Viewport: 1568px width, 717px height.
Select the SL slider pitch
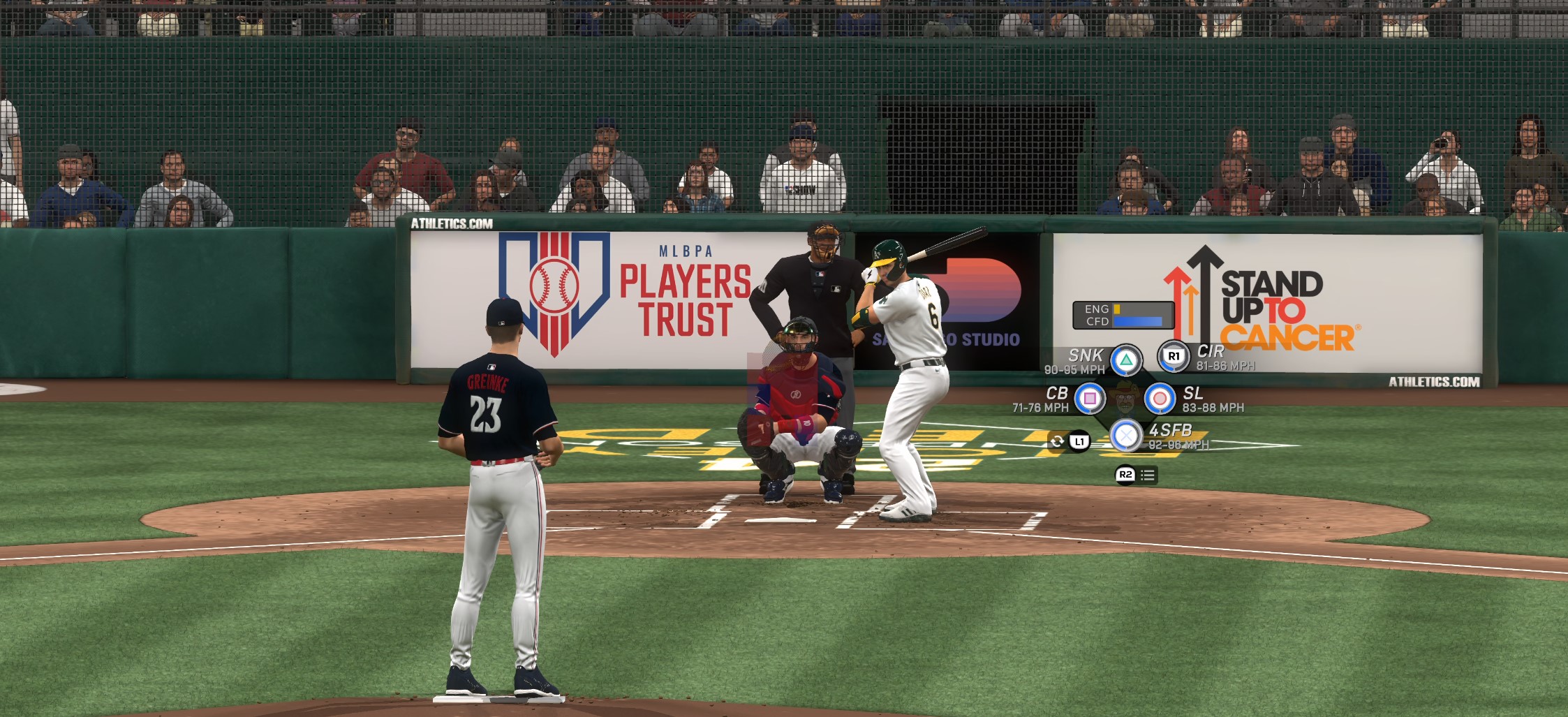[x=1160, y=399]
